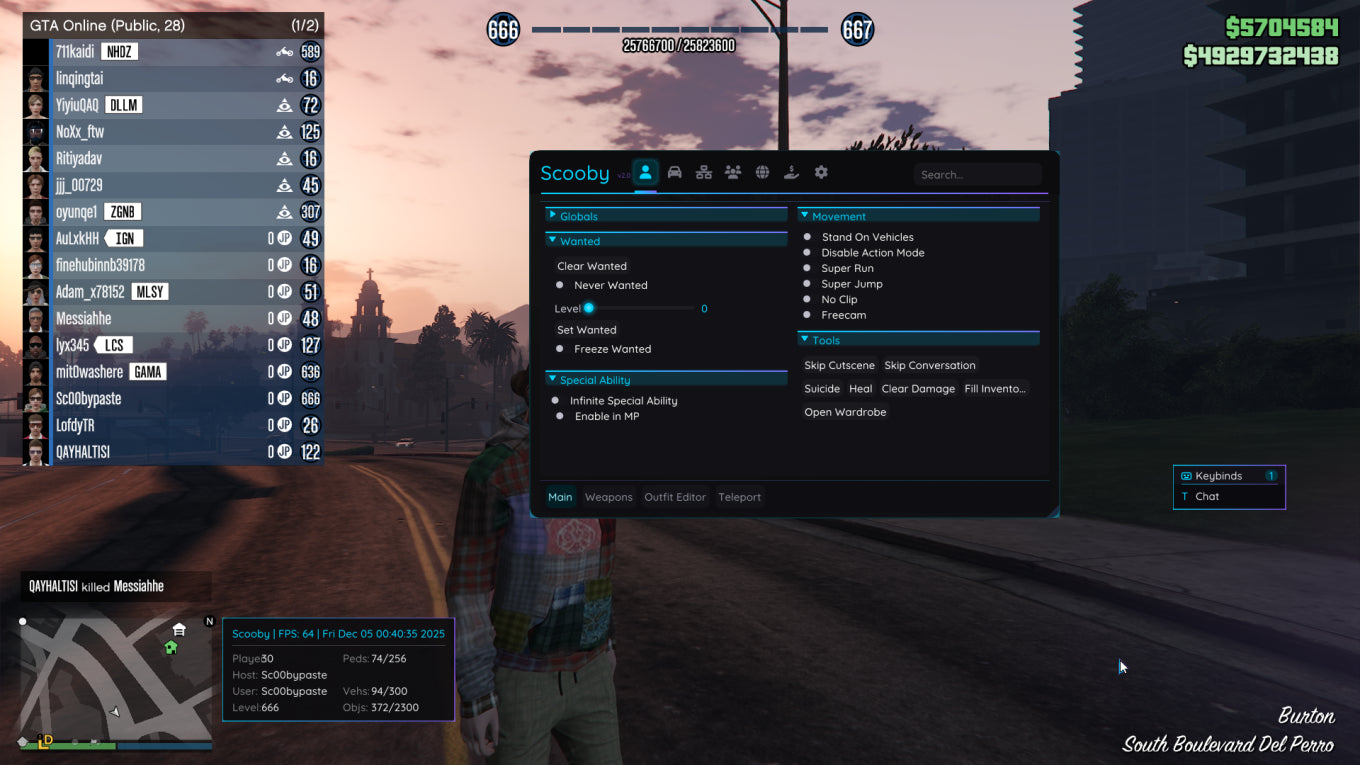Click the wanted Level slider handle

tap(589, 308)
